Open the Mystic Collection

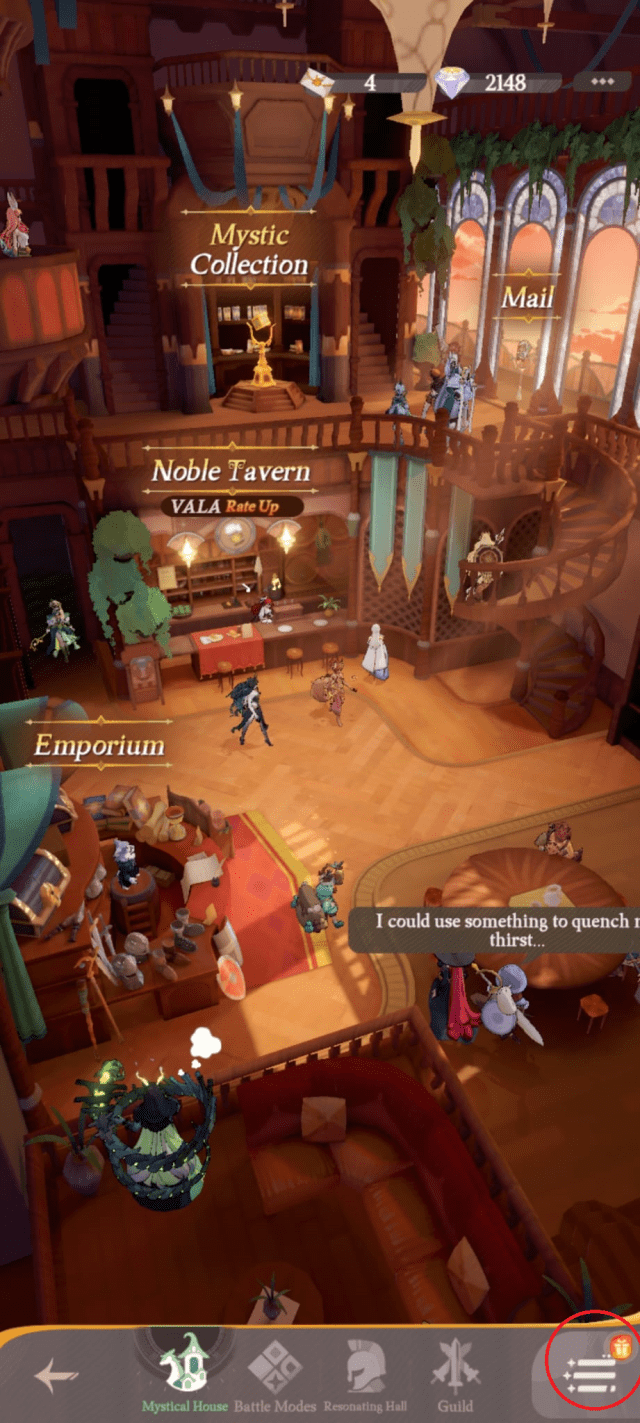point(249,250)
